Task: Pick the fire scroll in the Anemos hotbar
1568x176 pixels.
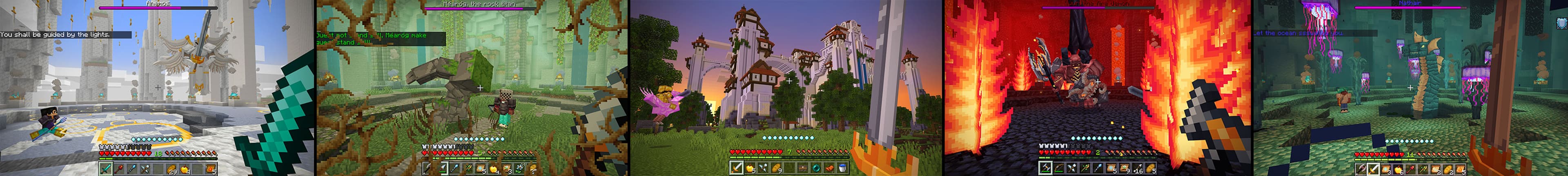Action: point(210,169)
